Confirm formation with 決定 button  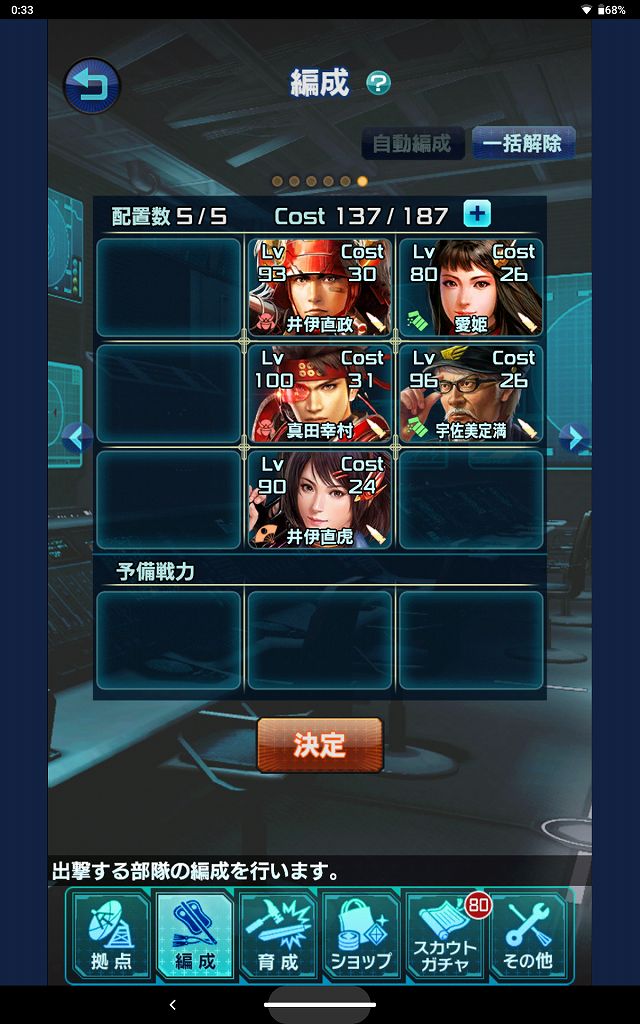click(x=320, y=745)
